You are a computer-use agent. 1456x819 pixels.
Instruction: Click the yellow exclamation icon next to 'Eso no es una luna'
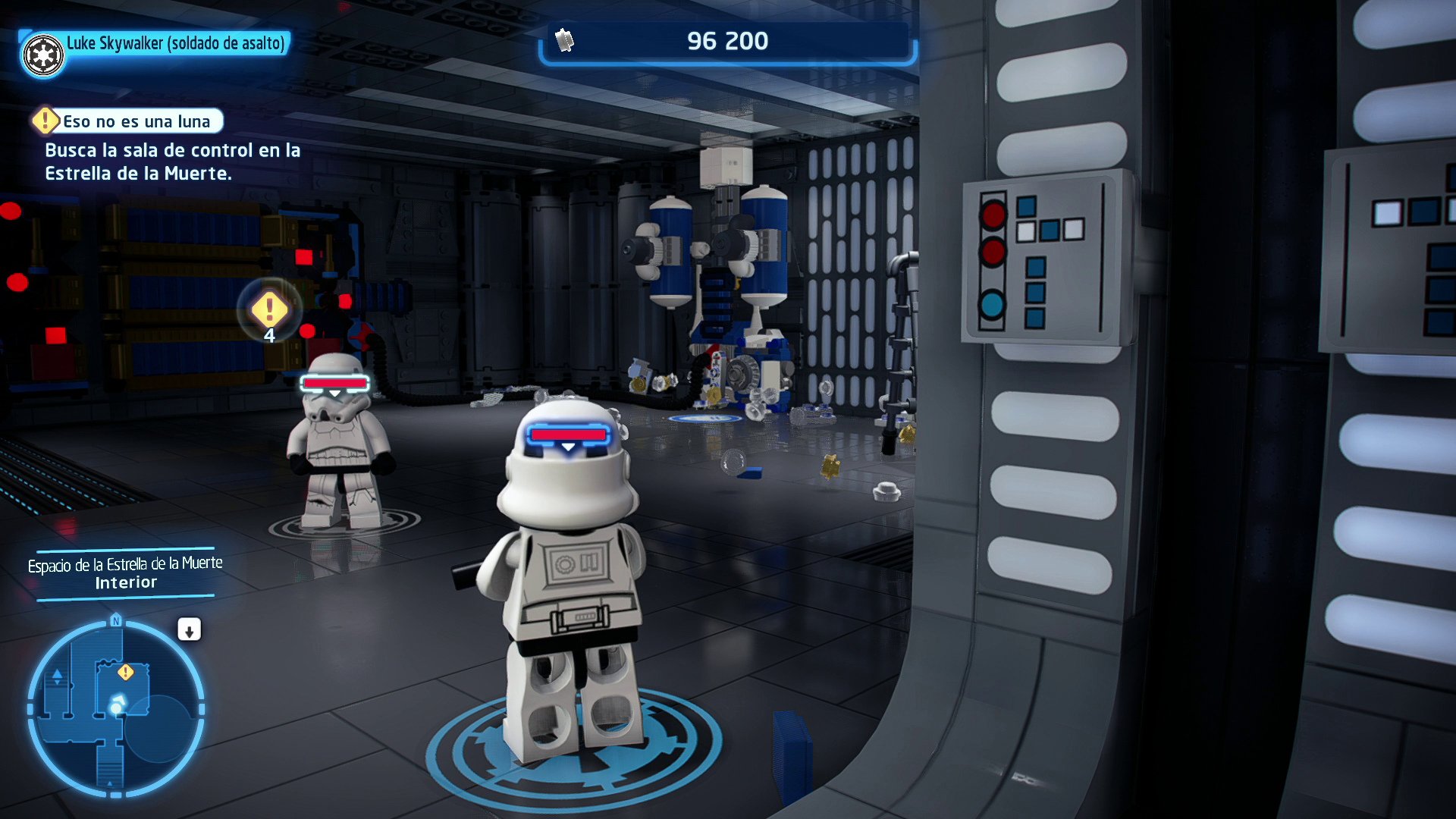45,121
